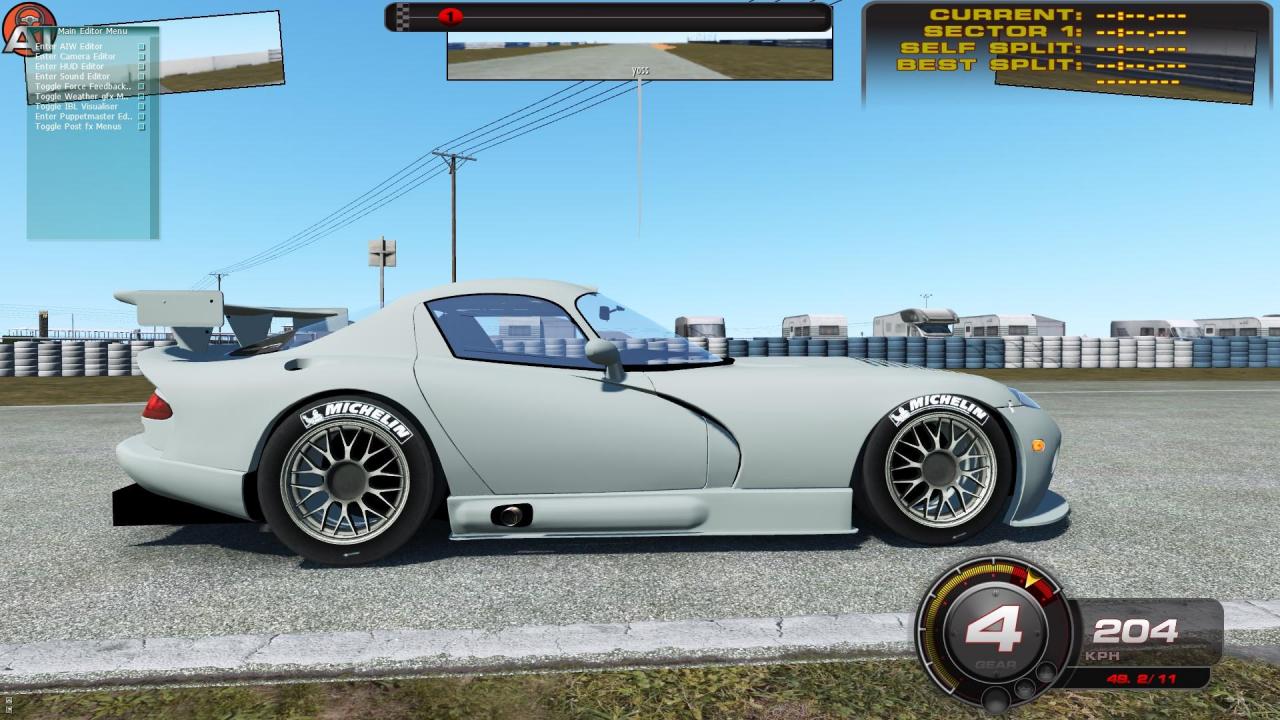Viewport: 1280px width, 720px height.
Task: Click the rightmost indicator light on the dash cluster
Action: click(x=1045, y=672)
